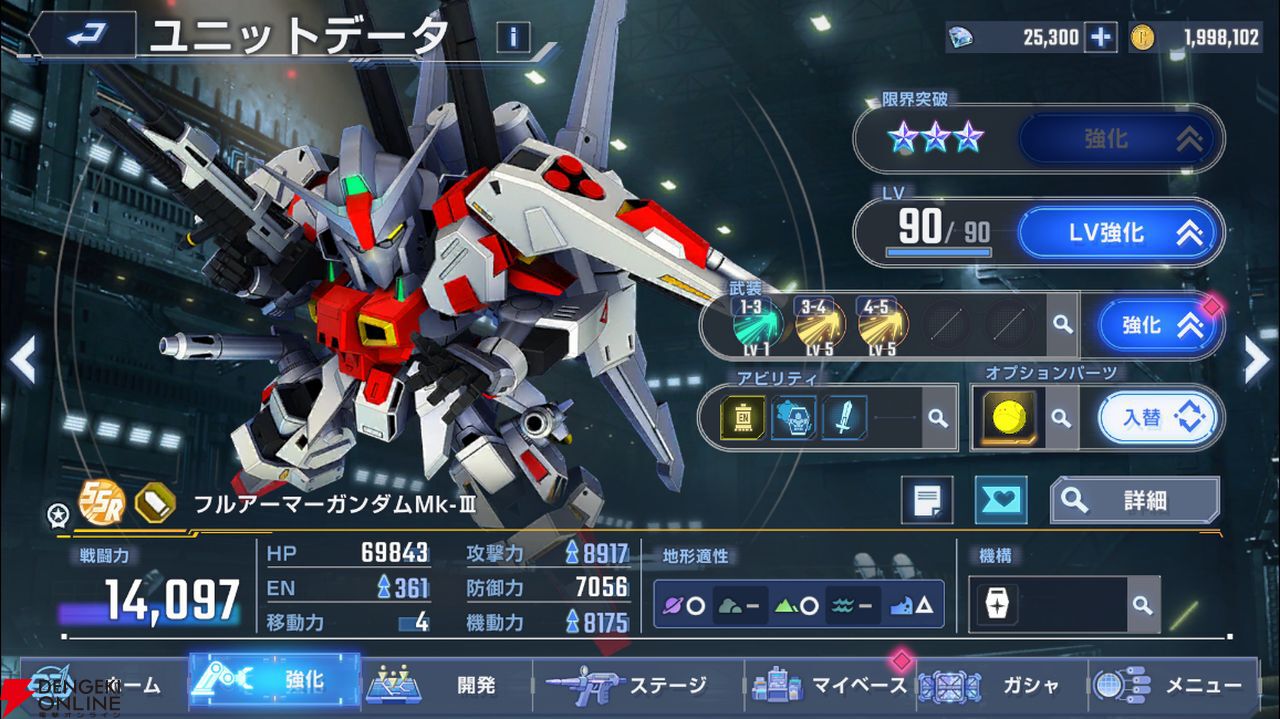Open the info button beside ユニットデータ
The height and width of the screenshot is (719, 1280).
pyautogui.click(x=513, y=37)
